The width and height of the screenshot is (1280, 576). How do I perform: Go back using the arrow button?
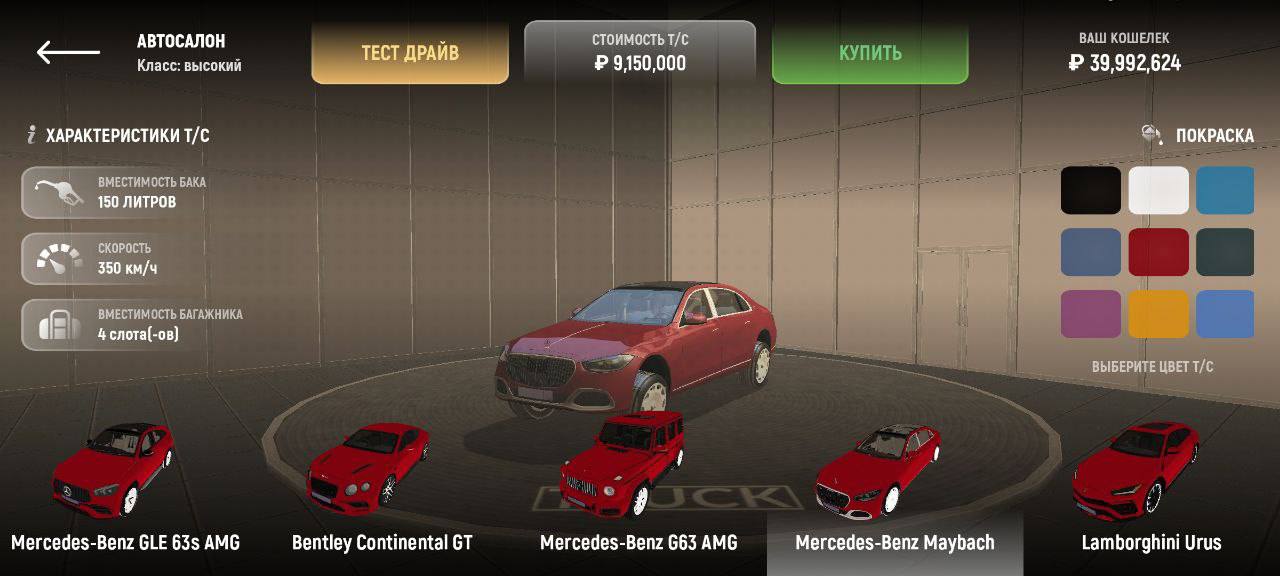(68, 53)
